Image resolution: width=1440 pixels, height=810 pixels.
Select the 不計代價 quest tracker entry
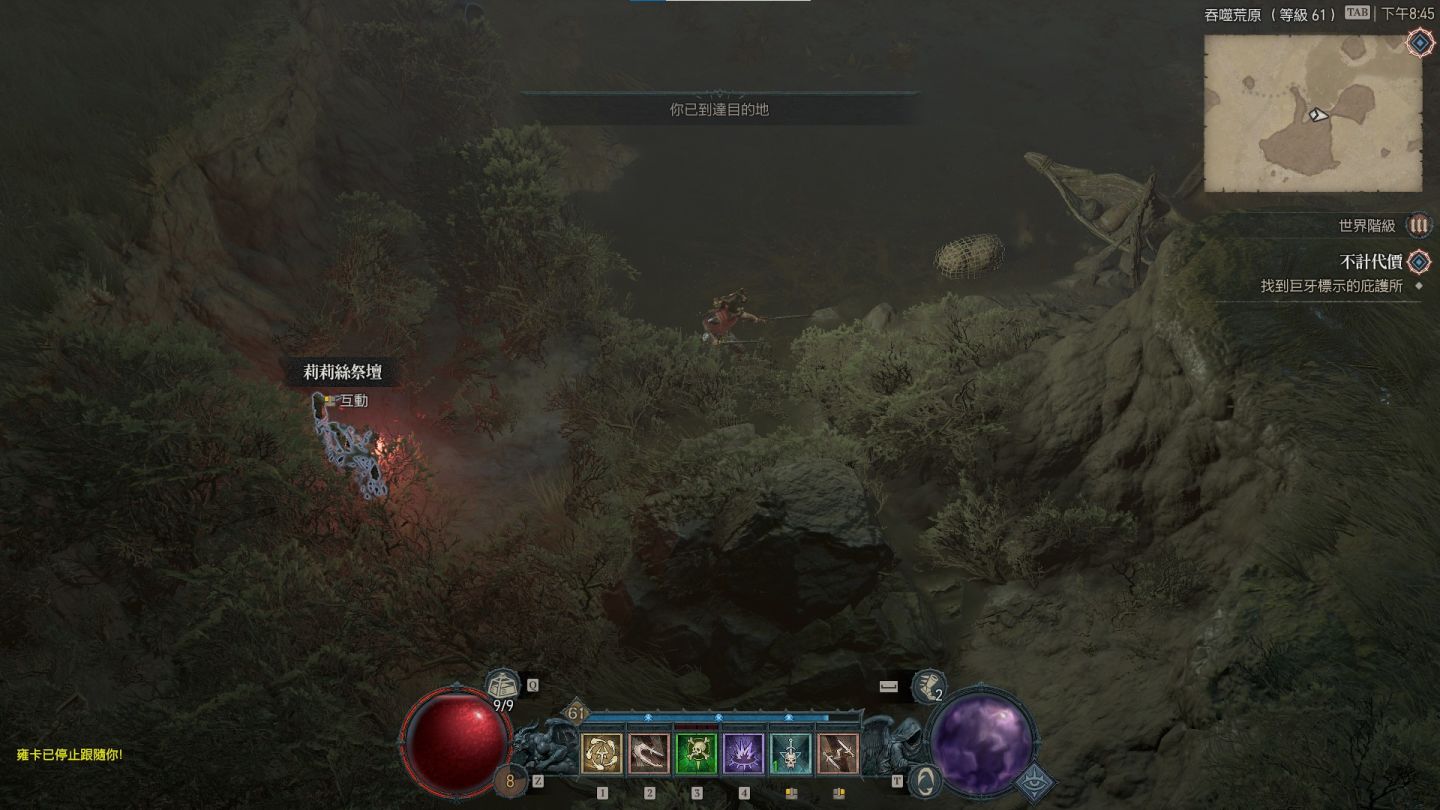point(1368,262)
